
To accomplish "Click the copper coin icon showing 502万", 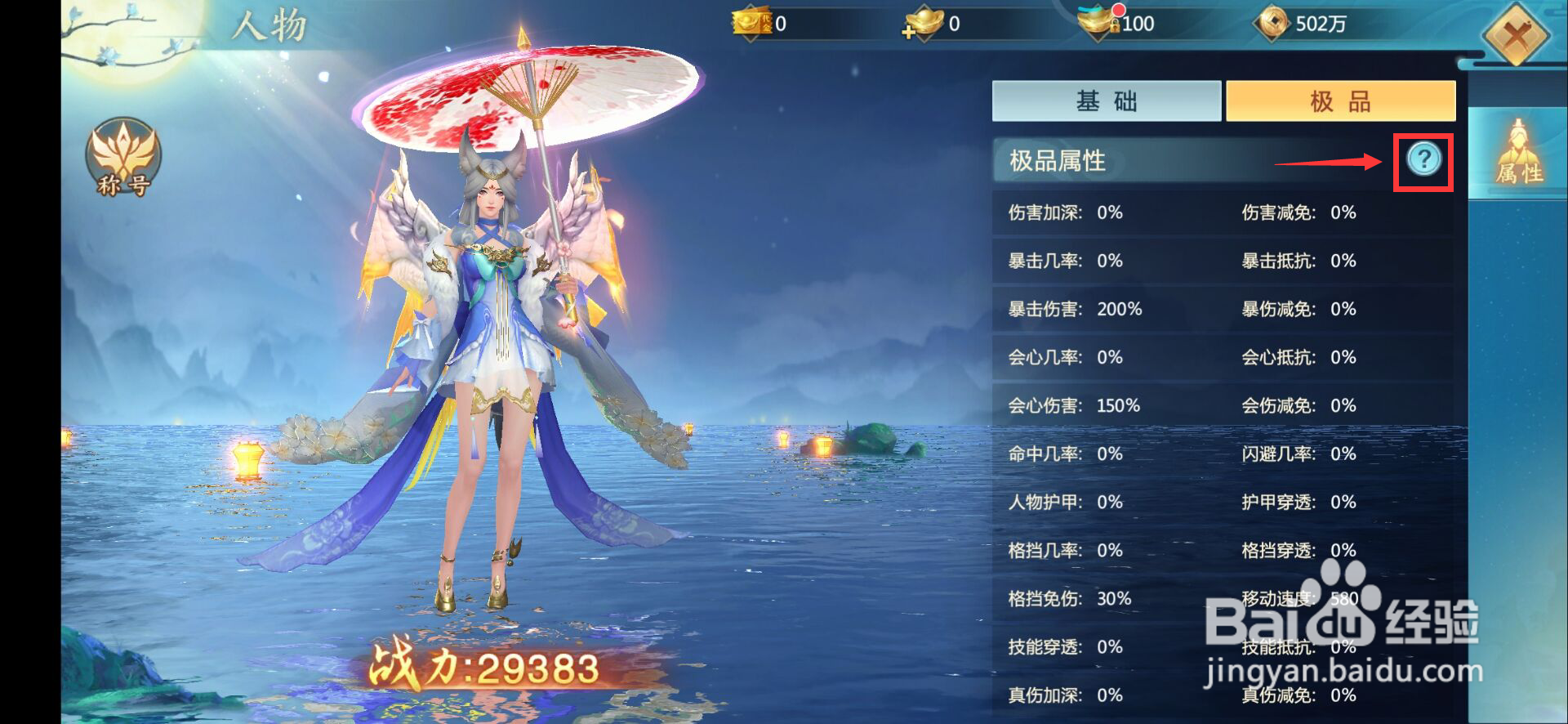I will (1274, 23).
